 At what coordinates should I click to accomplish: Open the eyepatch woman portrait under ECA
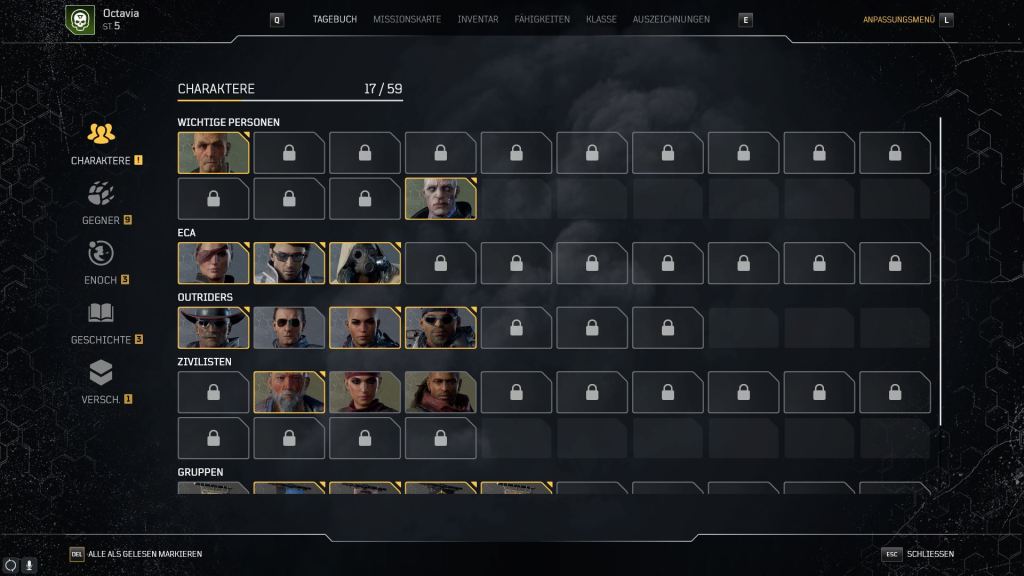(x=213, y=263)
